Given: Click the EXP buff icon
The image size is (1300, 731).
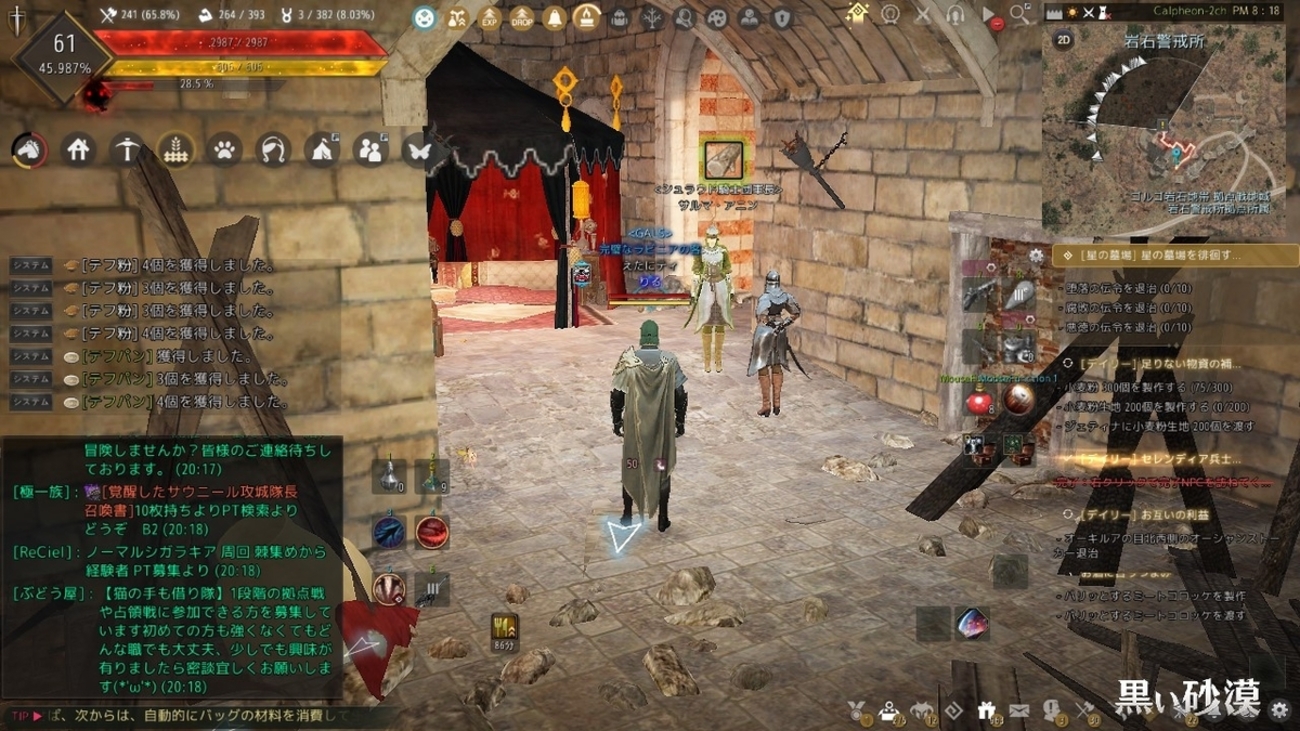Looking at the screenshot, I should pos(490,17).
